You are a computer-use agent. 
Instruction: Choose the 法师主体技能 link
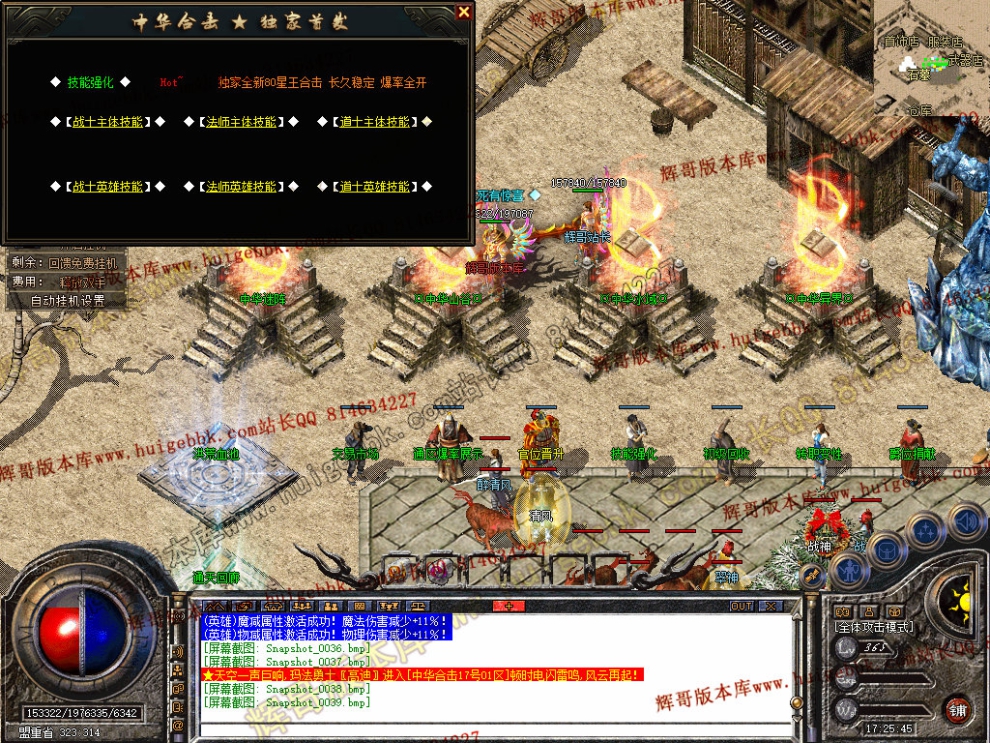[x=241, y=122]
